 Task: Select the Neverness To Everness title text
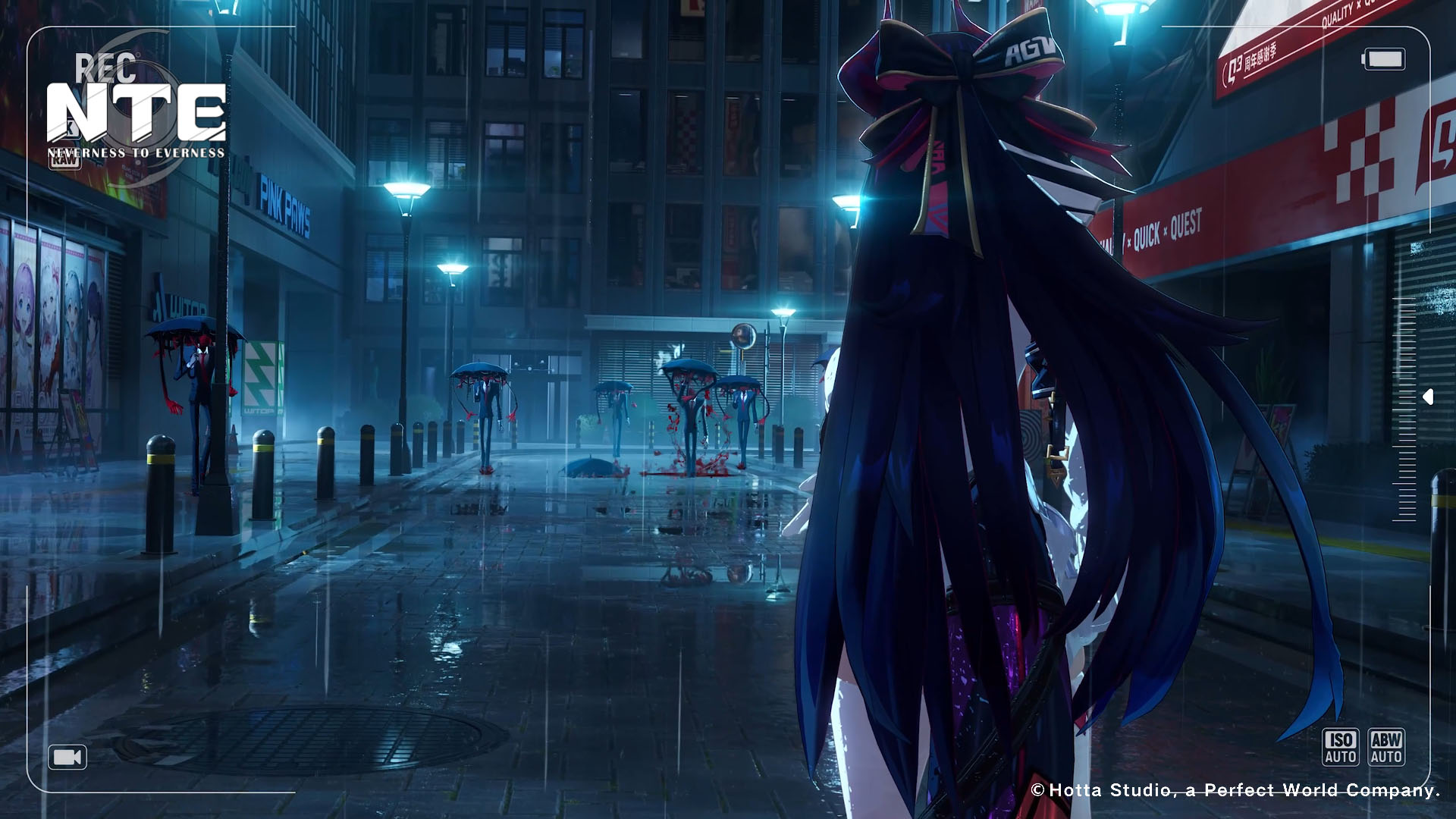click(x=139, y=151)
